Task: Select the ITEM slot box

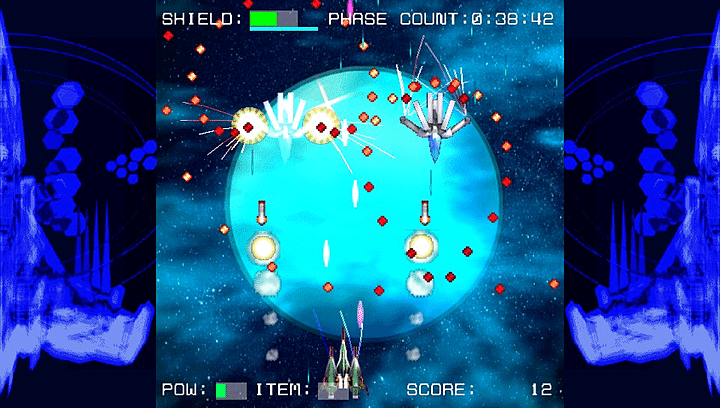Action: pyautogui.click(x=332, y=390)
